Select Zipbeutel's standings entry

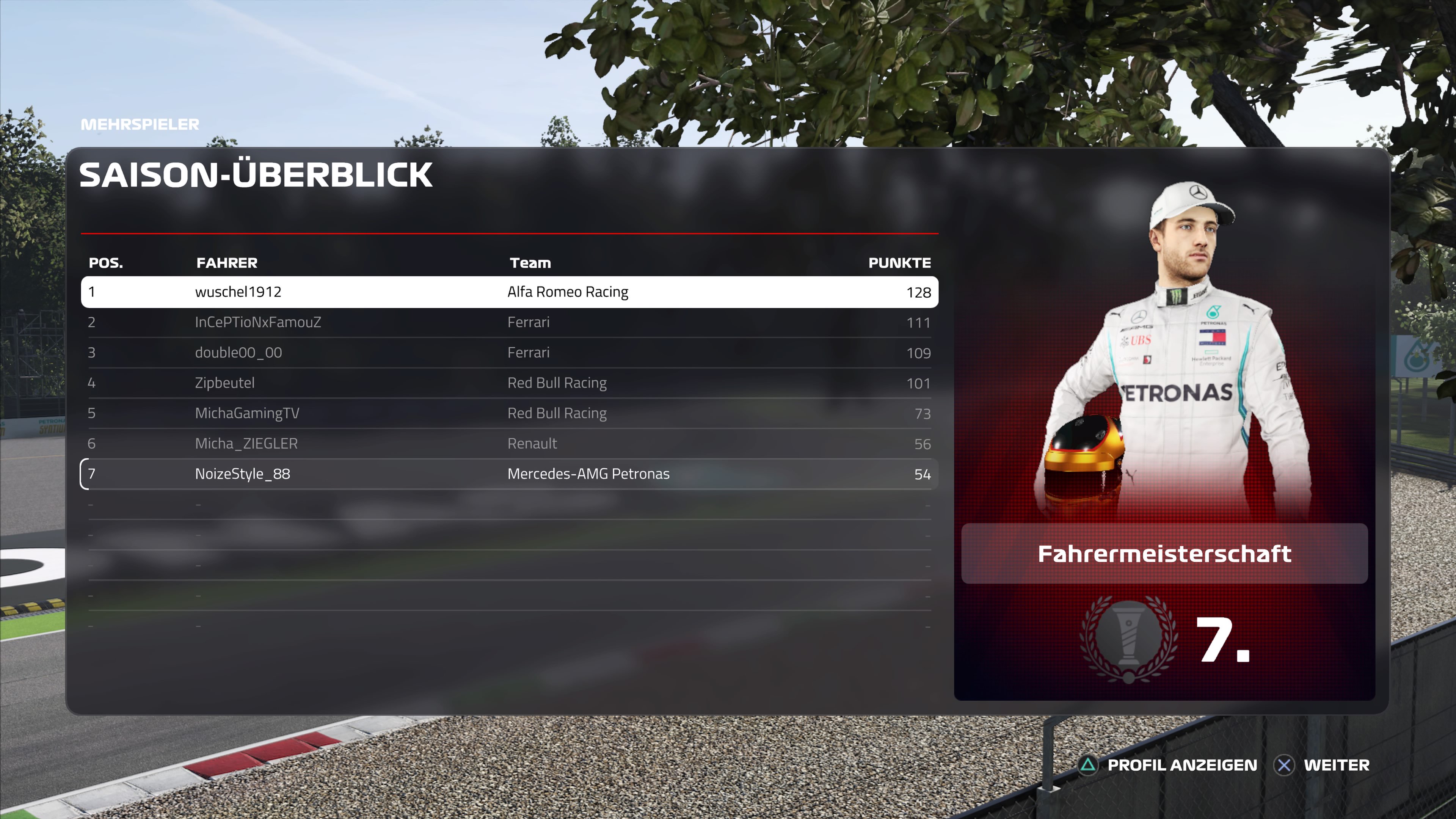coord(509,383)
